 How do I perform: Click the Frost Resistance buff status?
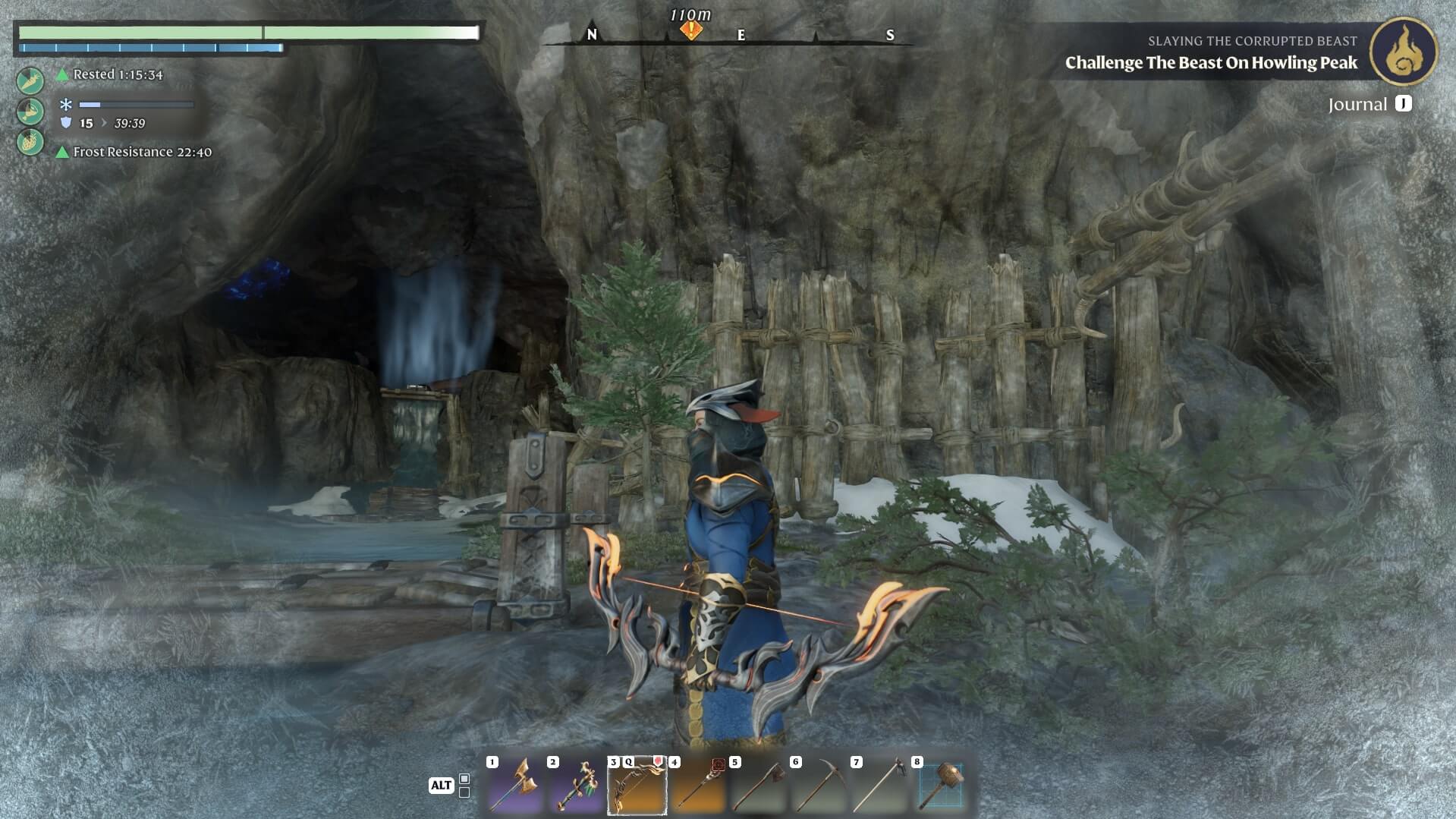coord(141,152)
